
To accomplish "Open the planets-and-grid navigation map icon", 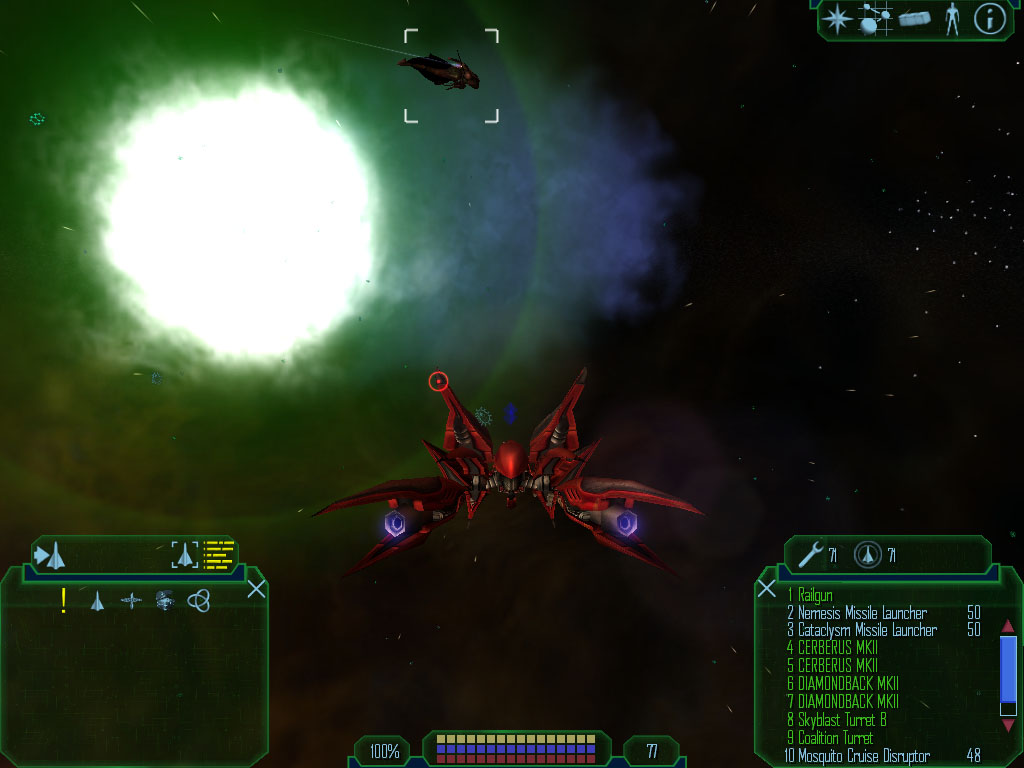I will pos(875,19).
